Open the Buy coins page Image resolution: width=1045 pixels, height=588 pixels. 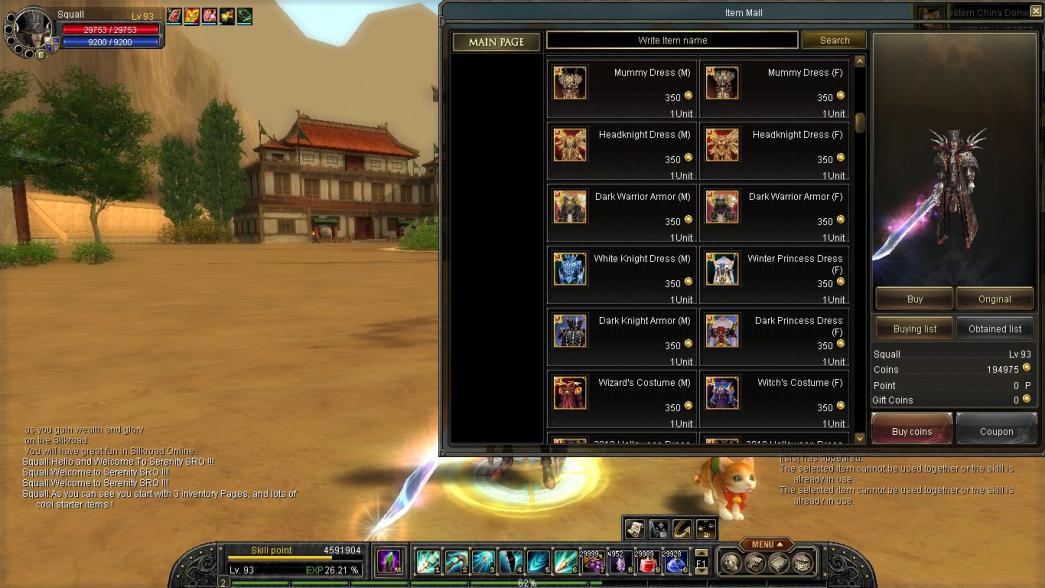pos(911,431)
